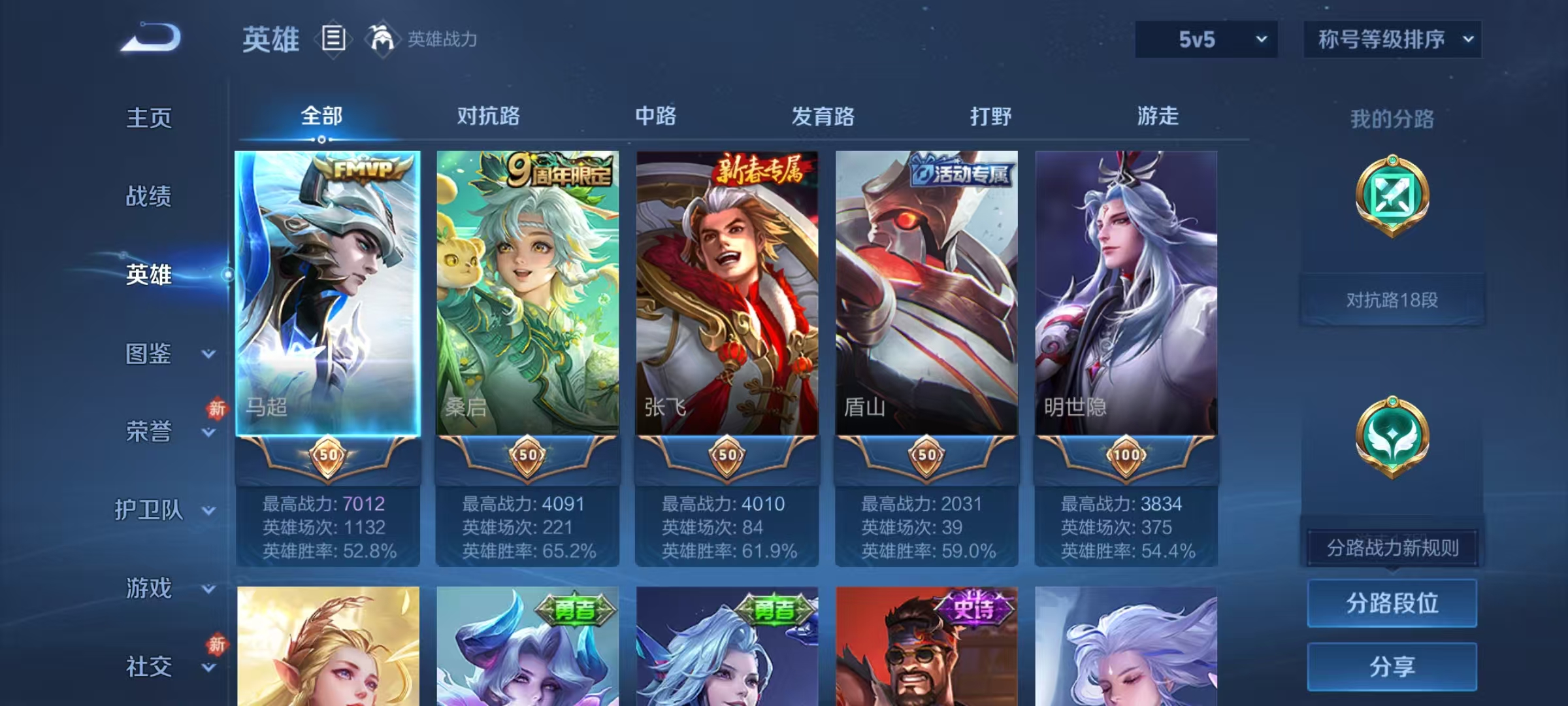The image size is (1568, 706).
Task: Click the 分路段位 button
Action: point(1392,604)
